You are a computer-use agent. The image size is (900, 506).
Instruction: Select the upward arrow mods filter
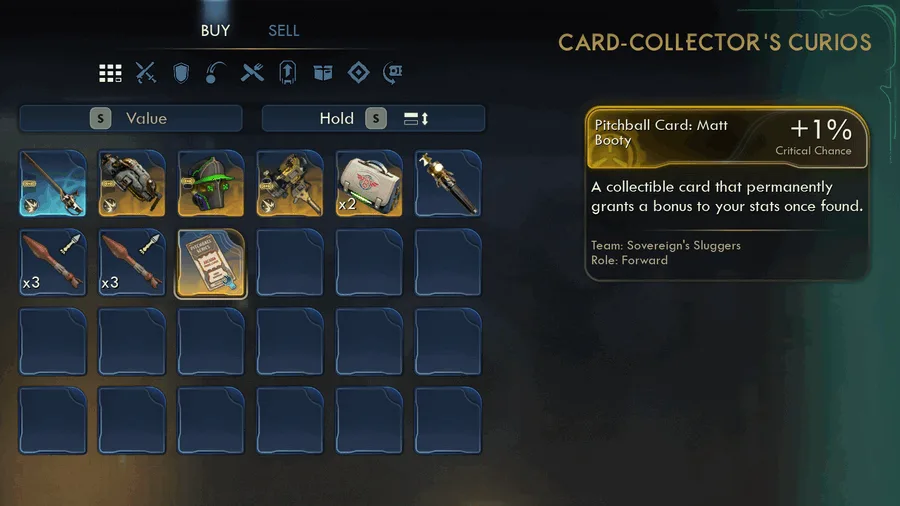(287, 73)
